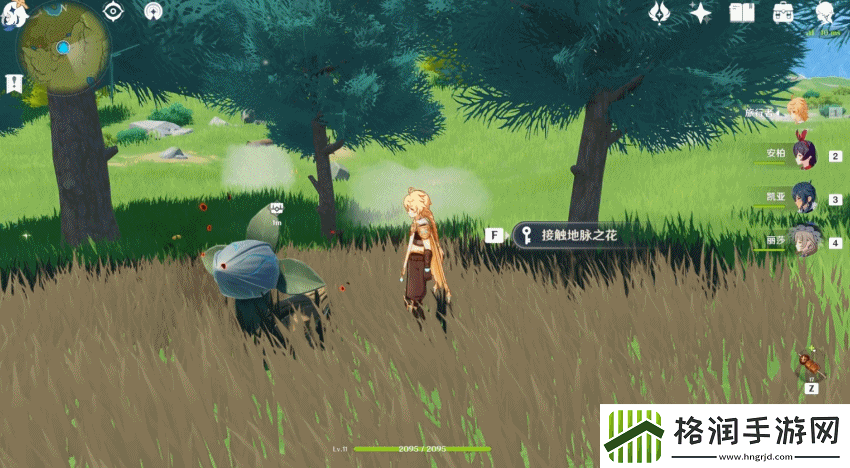Image resolution: width=850 pixels, height=468 pixels.
Task: Open the Wish star icon
Action: point(701,13)
